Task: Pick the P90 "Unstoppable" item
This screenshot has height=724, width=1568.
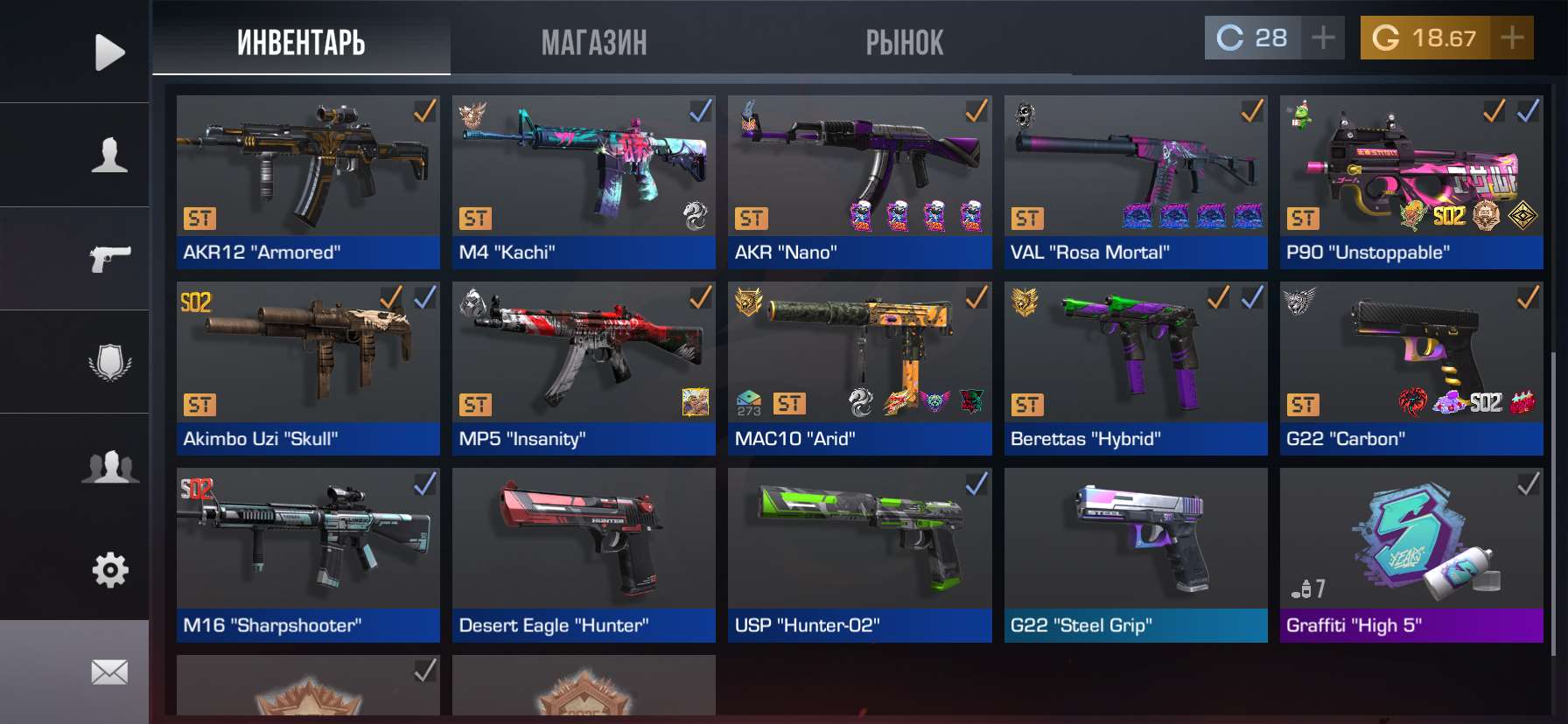Action: click(x=1410, y=182)
